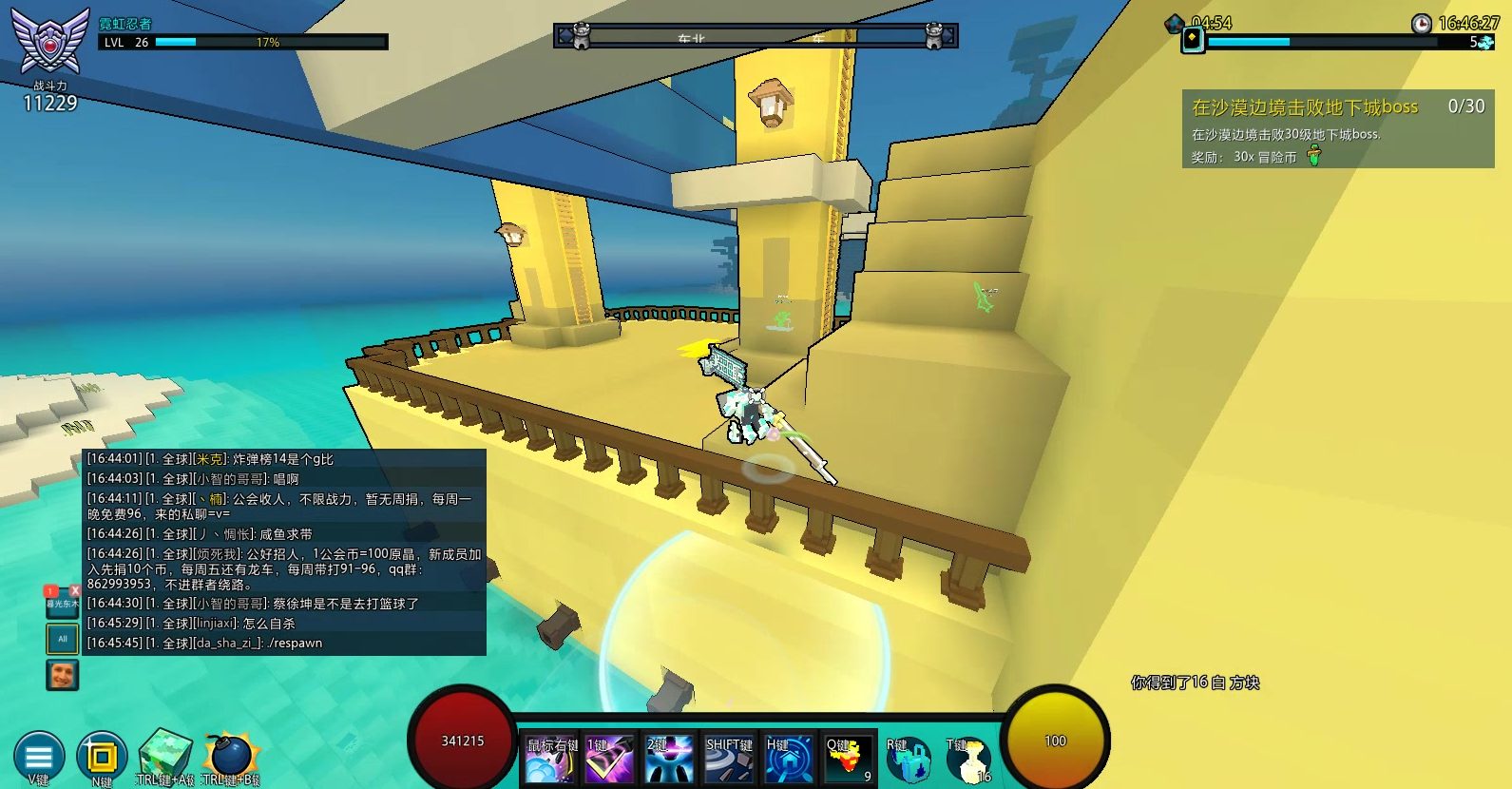Image resolution: width=1512 pixels, height=789 pixels.
Task: Switch to the All chat tab
Action: 63,639
